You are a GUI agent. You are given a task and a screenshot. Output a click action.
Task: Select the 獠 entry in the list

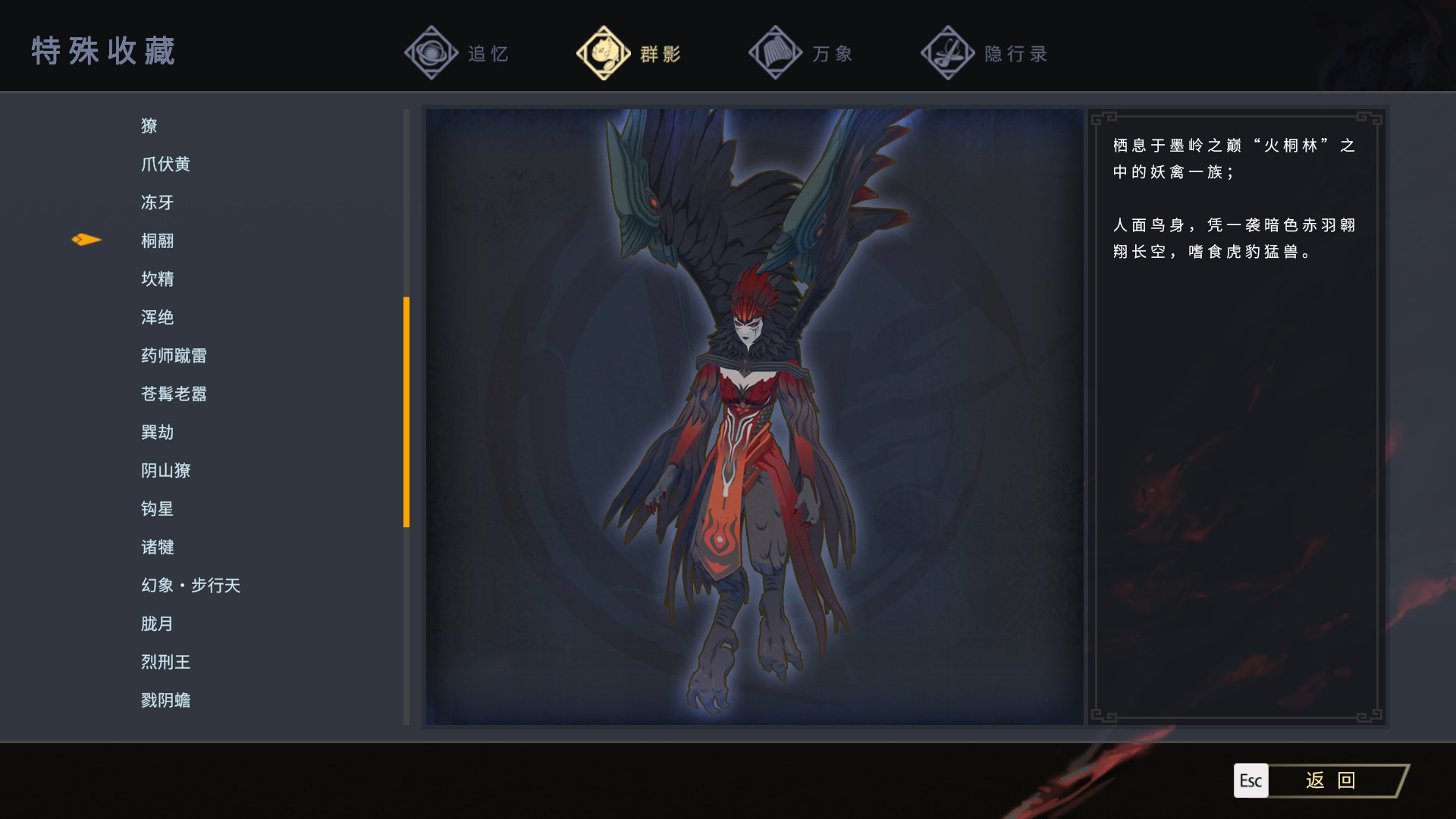coord(149,126)
